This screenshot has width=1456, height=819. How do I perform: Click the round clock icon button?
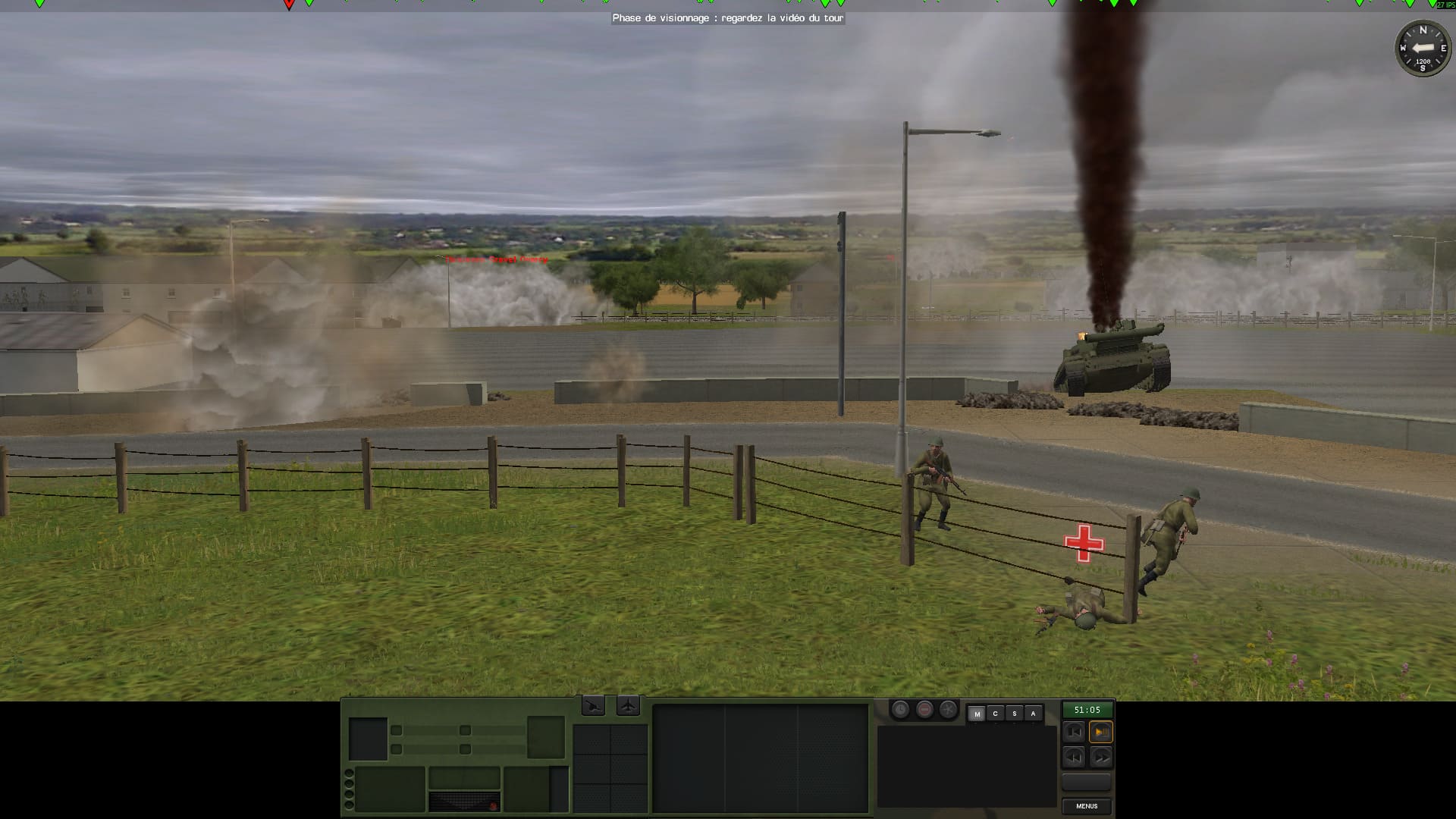900,710
